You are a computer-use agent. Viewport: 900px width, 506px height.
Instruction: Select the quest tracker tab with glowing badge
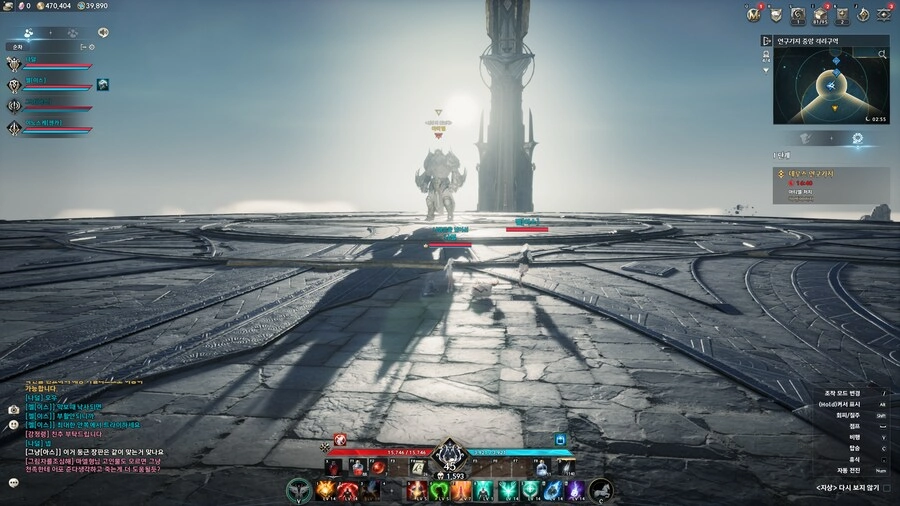pos(857,138)
